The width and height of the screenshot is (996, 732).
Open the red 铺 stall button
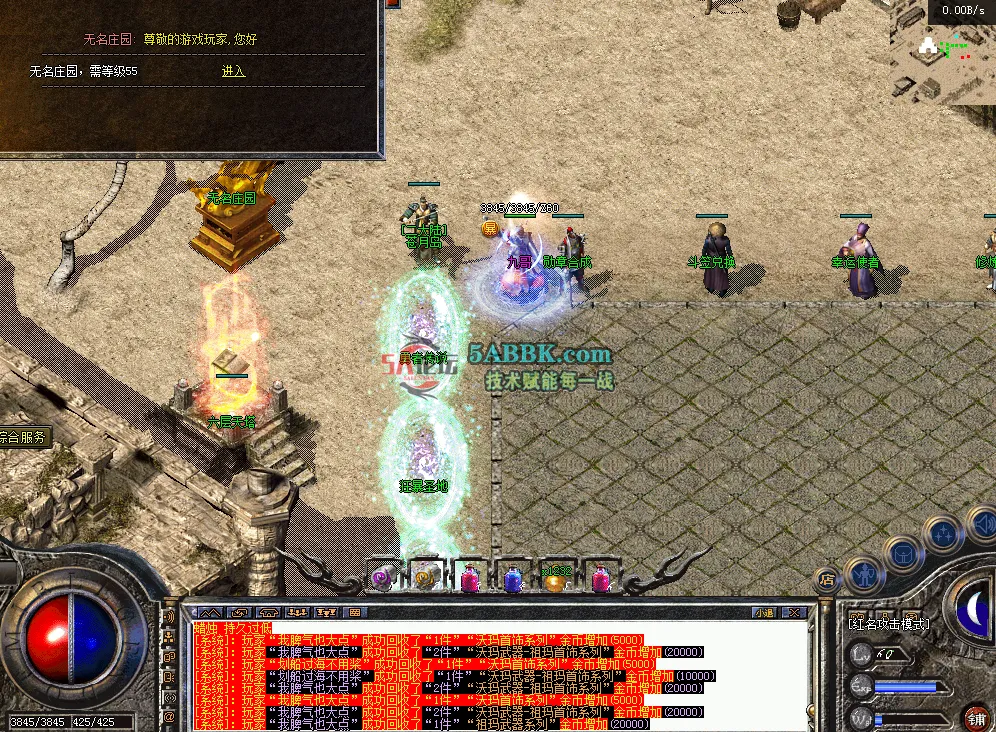pyautogui.click(x=976, y=717)
